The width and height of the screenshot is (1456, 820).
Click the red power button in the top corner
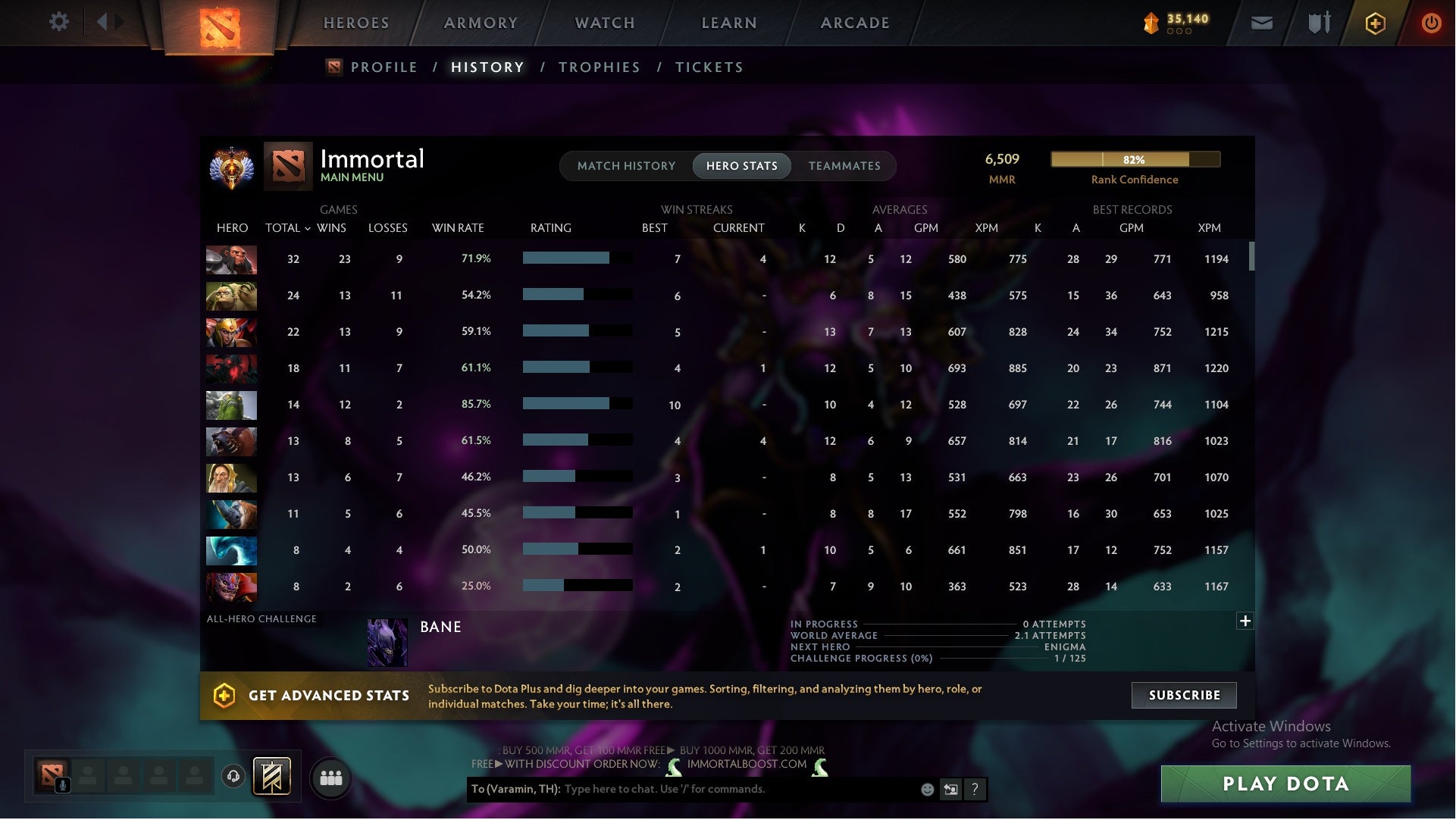click(x=1431, y=23)
